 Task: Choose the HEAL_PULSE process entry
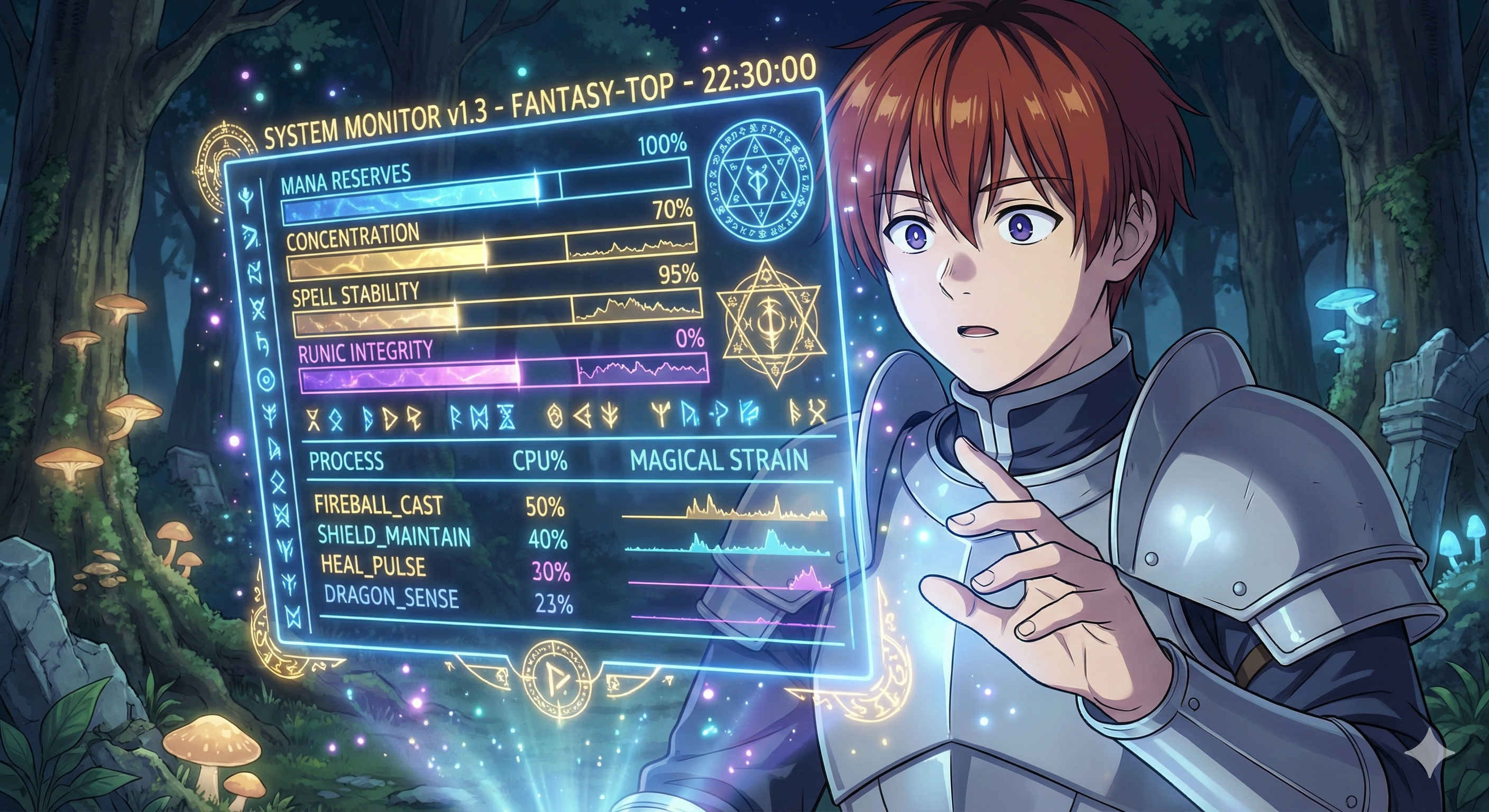tap(373, 566)
